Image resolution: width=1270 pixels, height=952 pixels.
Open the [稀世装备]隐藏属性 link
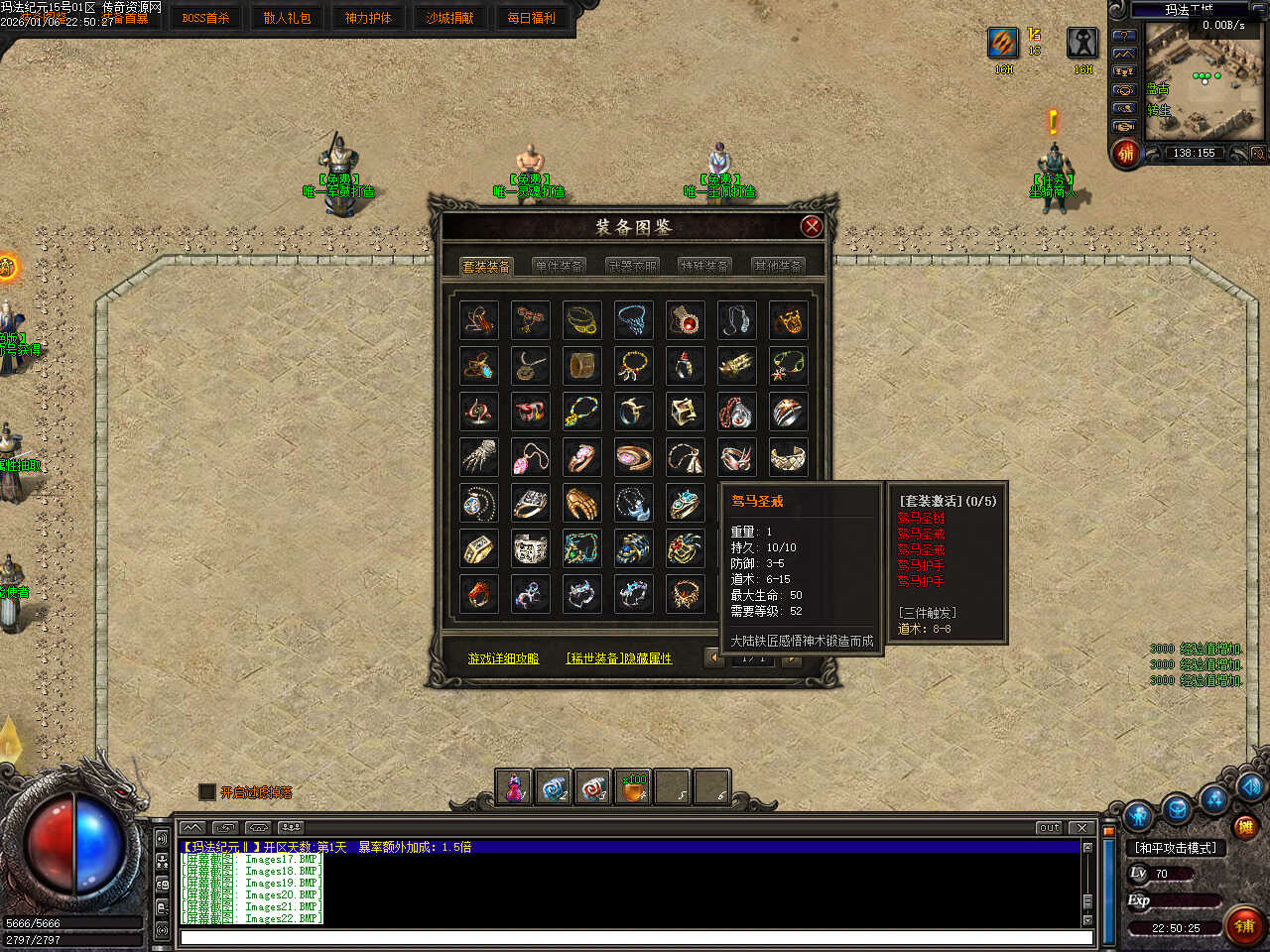pos(618,658)
